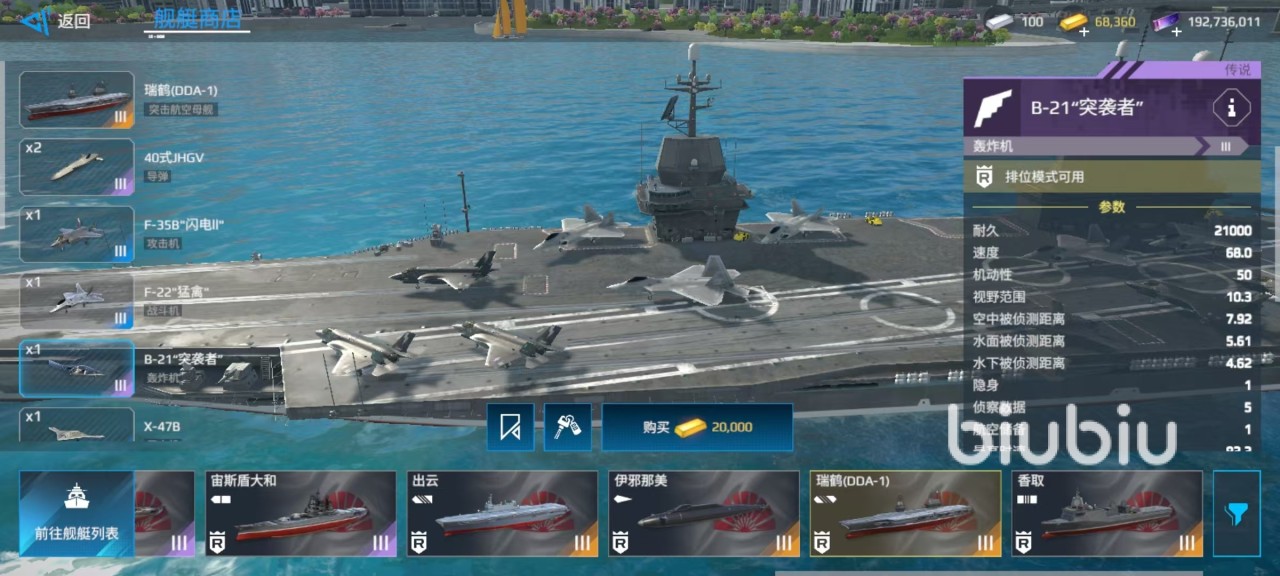Choose the 40式JHGV missile entry
The image size is (1280, 576).
point(77,167)
